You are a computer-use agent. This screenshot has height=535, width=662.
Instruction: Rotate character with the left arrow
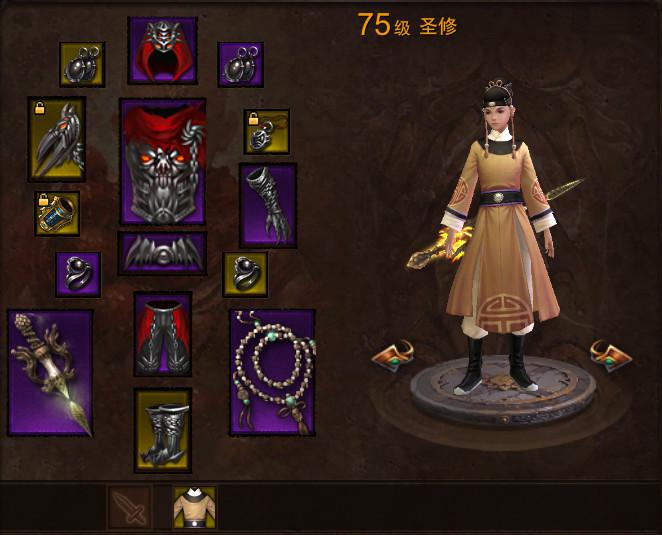click(394, 354)
